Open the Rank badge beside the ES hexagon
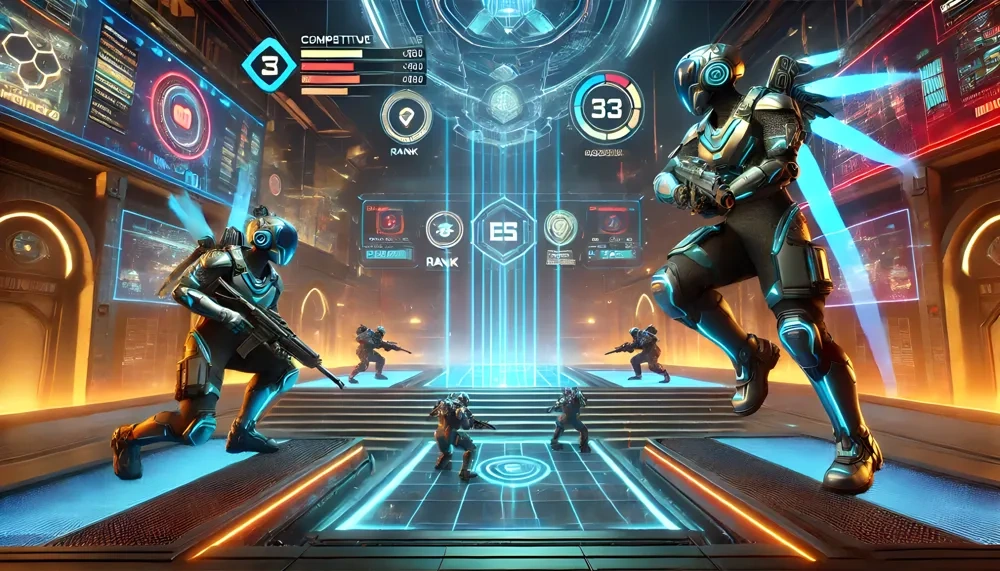 pyautogui.click(x=442, y=229)
